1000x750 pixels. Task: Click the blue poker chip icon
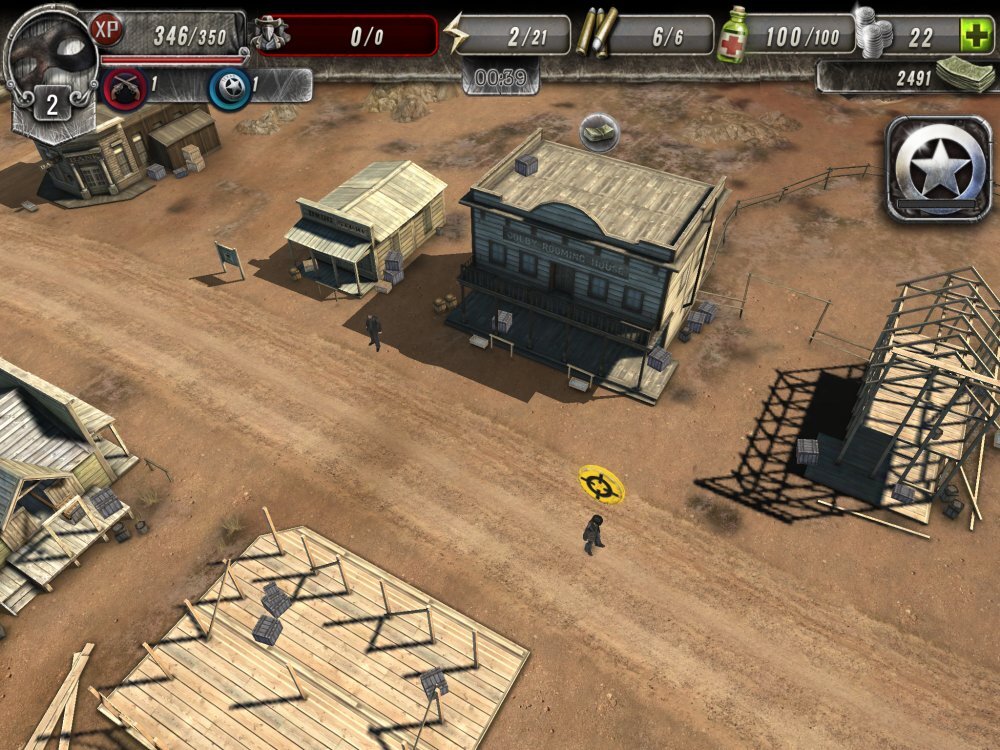[x=228, y=87]
